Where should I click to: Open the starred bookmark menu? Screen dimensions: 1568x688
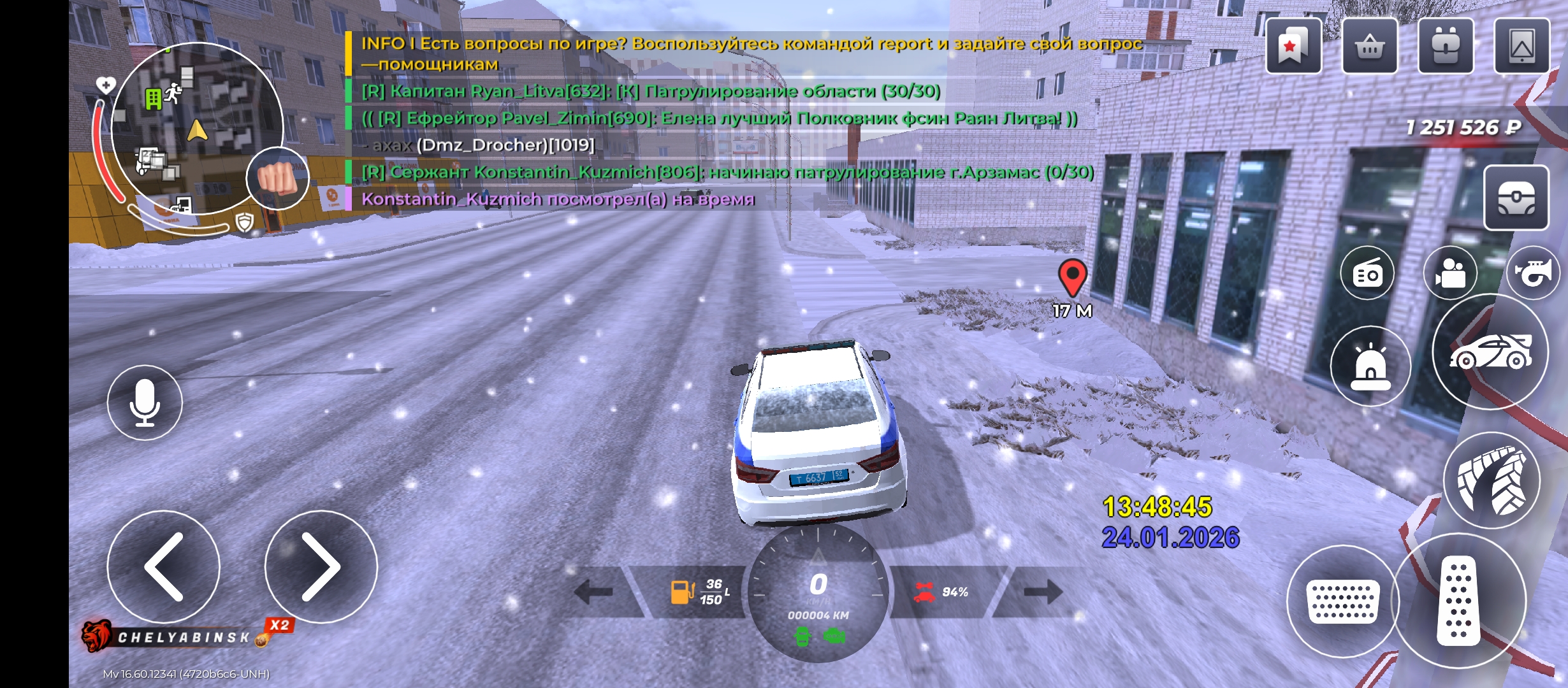click(1293, 47)
